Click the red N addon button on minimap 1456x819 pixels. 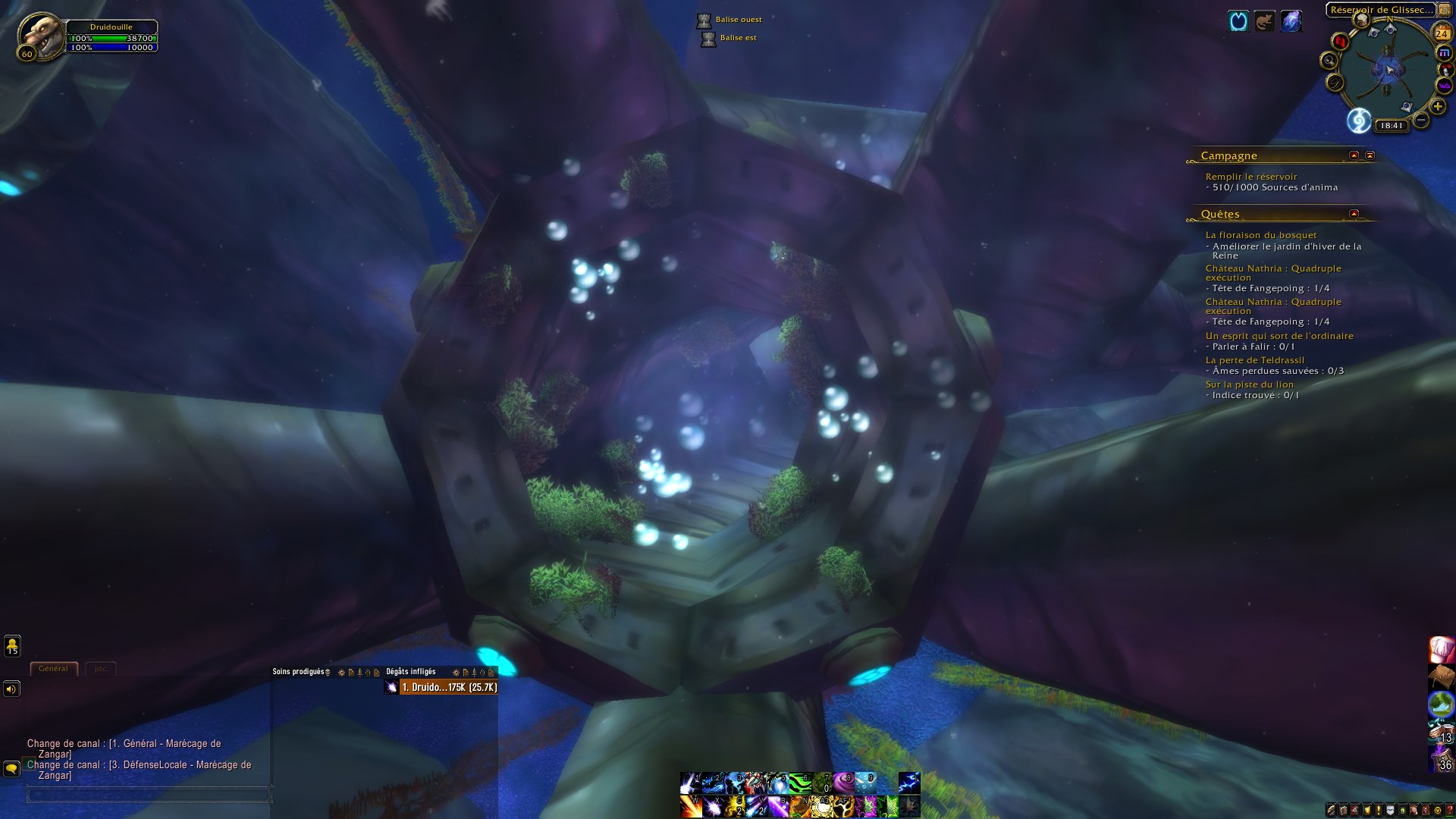[x=1341, y=42]
